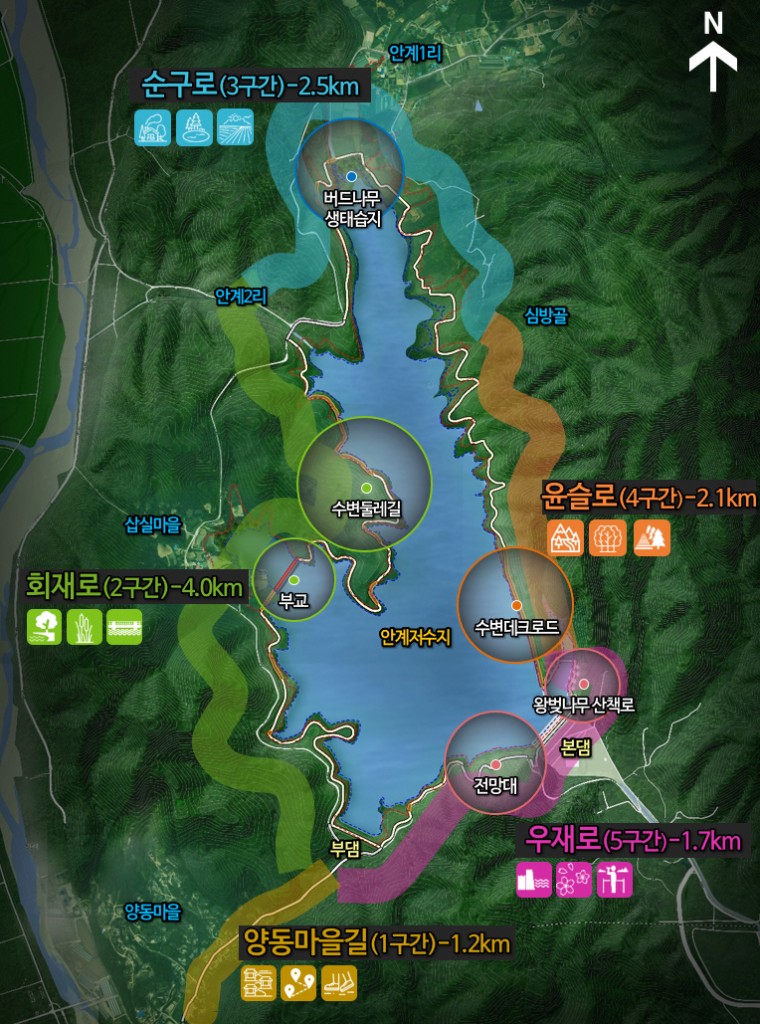
Task: Open the 수변둘레길 map marker
Action: point(365,487)
